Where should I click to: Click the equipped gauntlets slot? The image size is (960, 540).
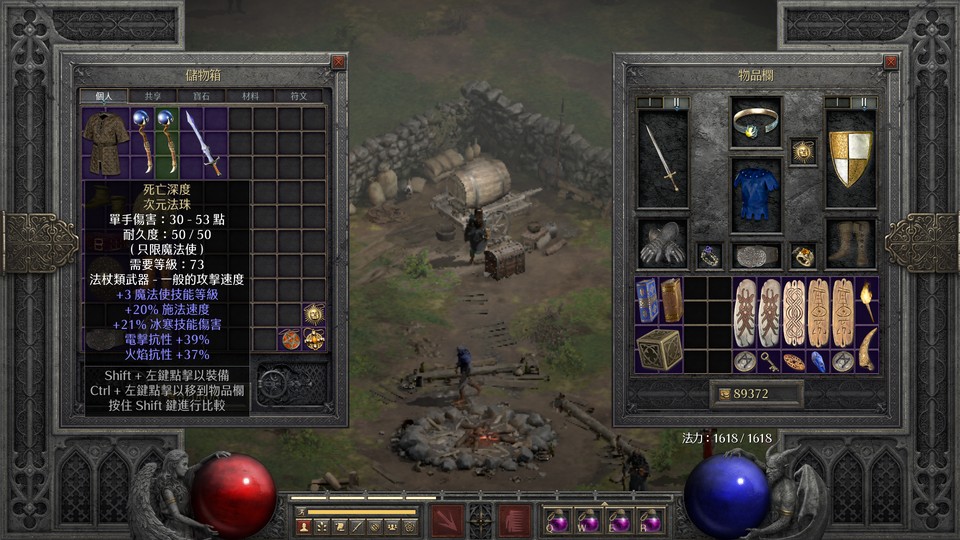pyautogui.click(x=663, y=243)
